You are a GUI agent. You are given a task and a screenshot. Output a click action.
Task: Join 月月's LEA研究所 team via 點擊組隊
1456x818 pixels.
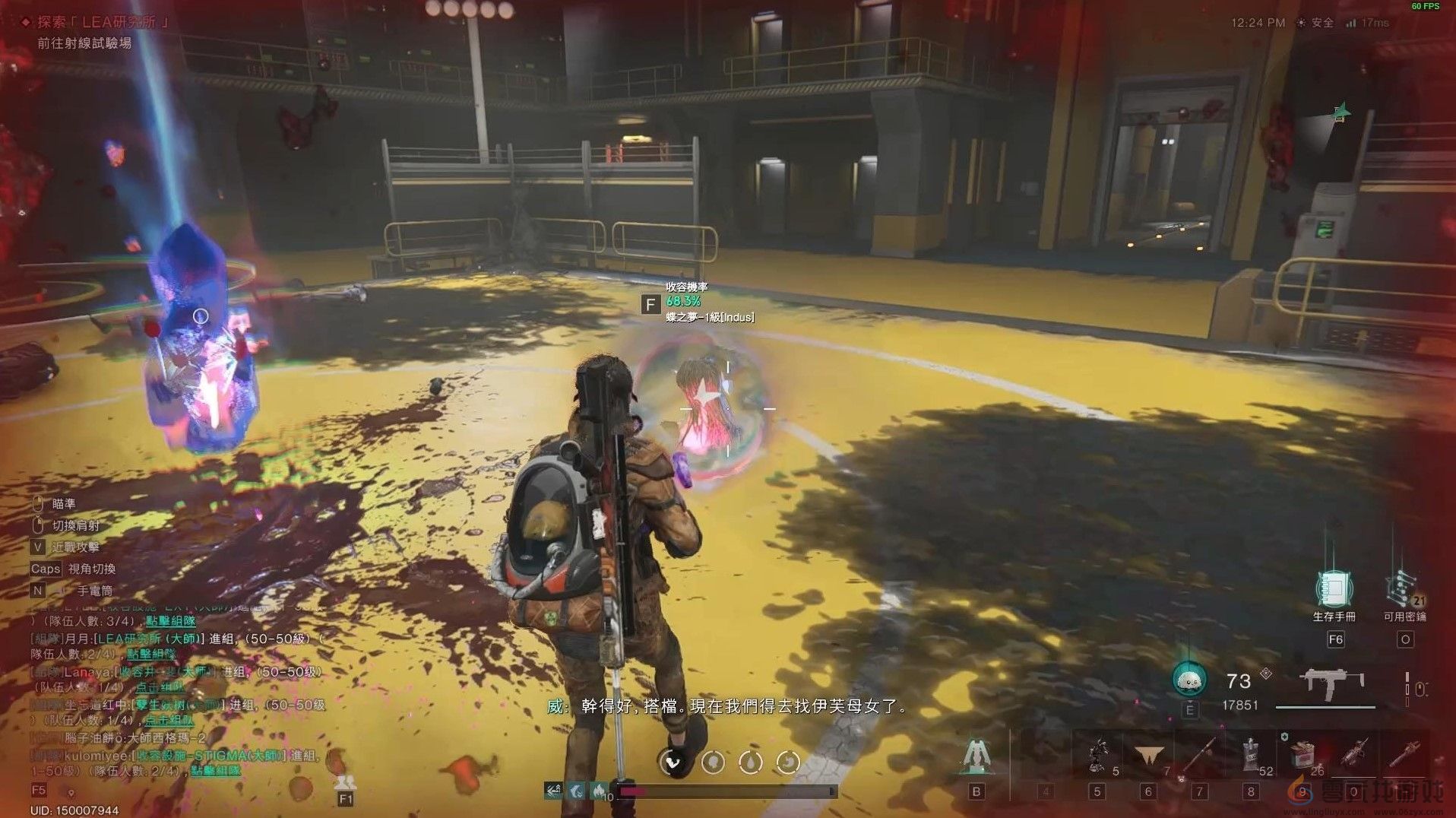pos(151,654)
